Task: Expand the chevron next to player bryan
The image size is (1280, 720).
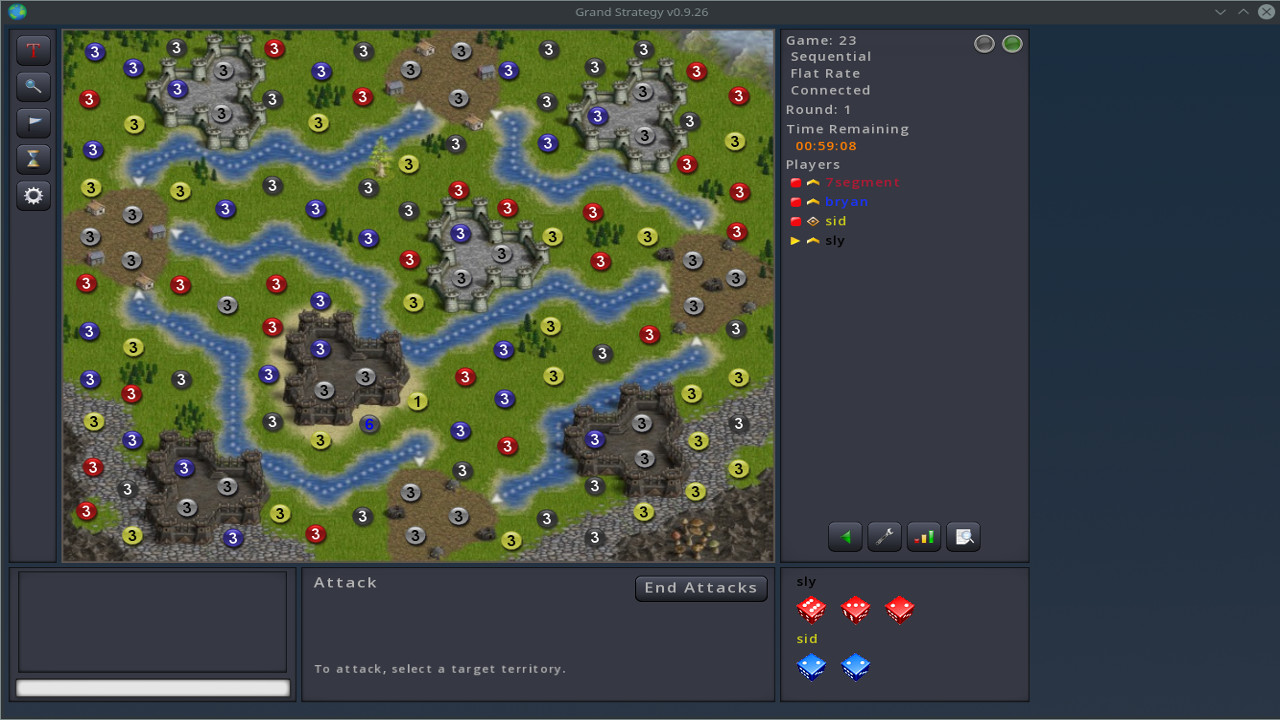Action: tap(811, 202)
